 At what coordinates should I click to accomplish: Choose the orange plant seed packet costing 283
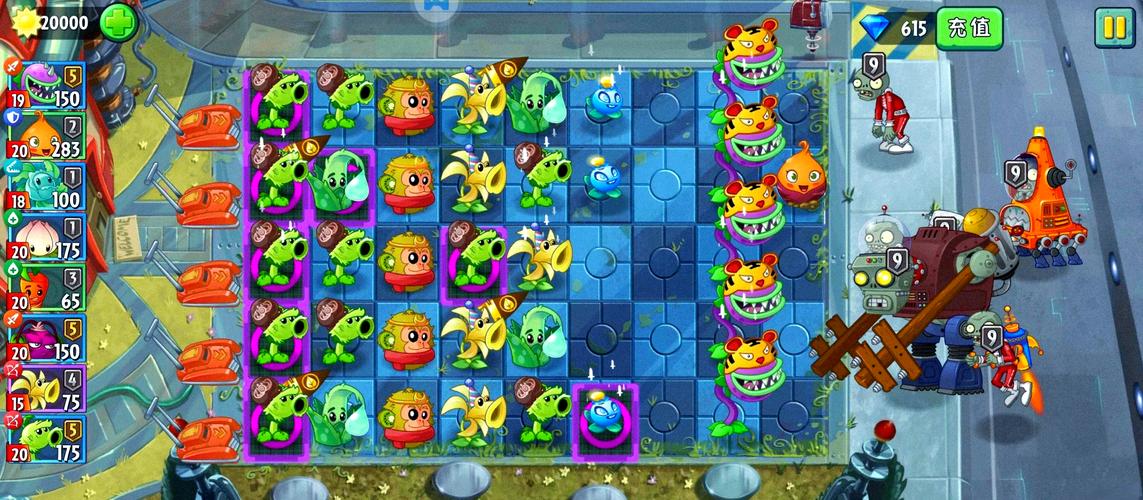47,136
